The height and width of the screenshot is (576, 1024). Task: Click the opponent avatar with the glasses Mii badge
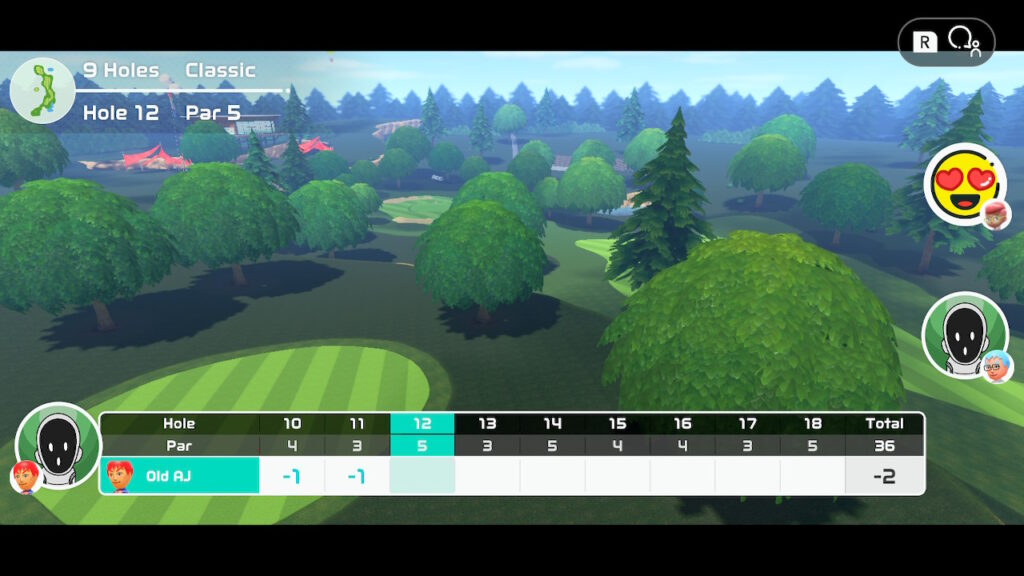tap(964, 335)
